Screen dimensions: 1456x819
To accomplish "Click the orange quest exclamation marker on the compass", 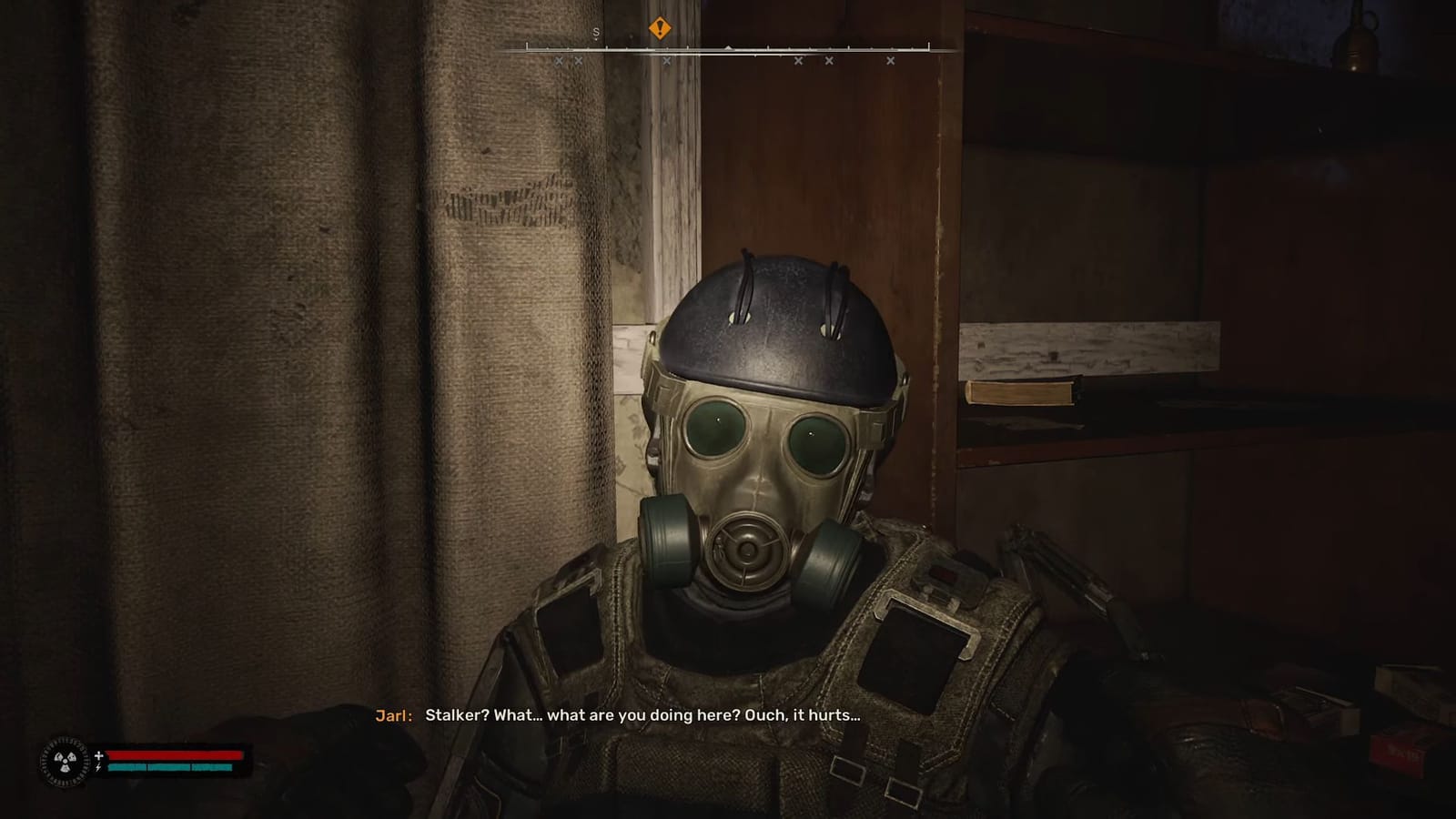I will tap(660, 28).
